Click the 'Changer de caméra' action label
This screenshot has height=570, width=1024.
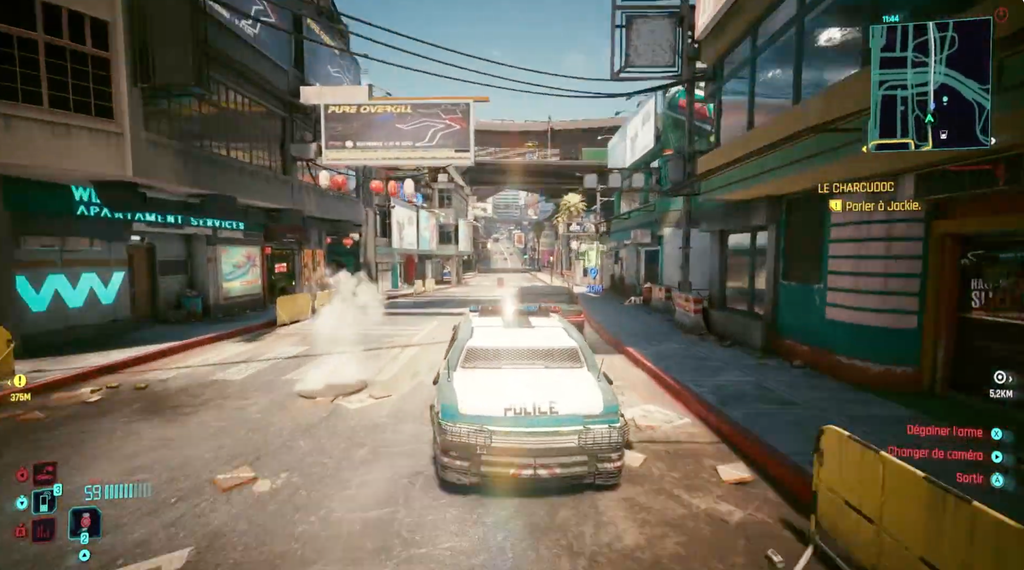(934, 454)
